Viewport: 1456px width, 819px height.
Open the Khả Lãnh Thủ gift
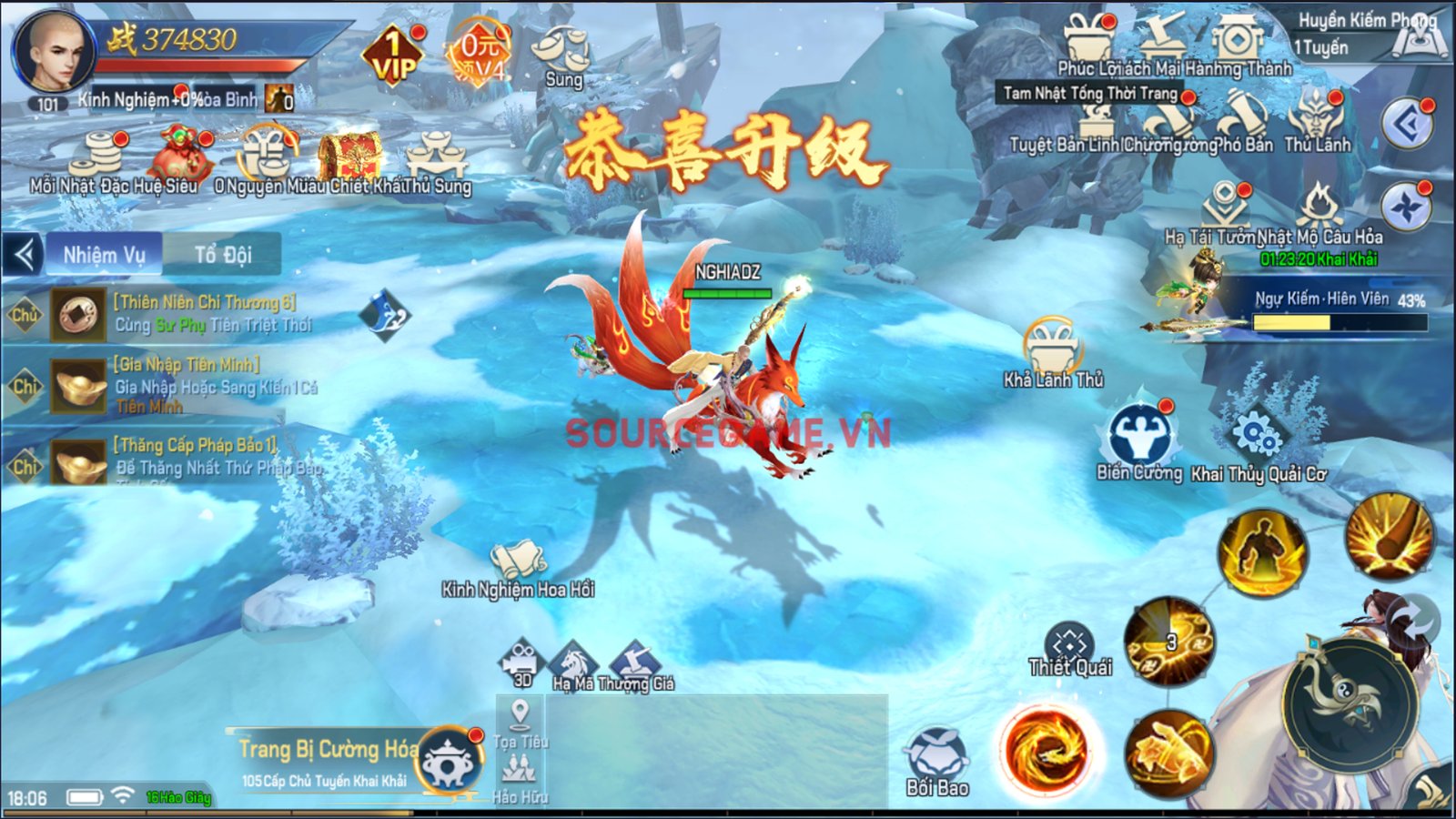[x=1053, y=352]
